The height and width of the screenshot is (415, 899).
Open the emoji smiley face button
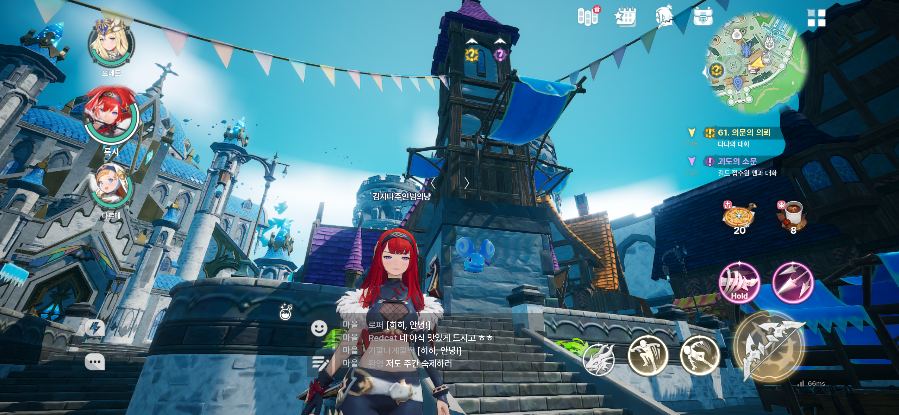319,328
